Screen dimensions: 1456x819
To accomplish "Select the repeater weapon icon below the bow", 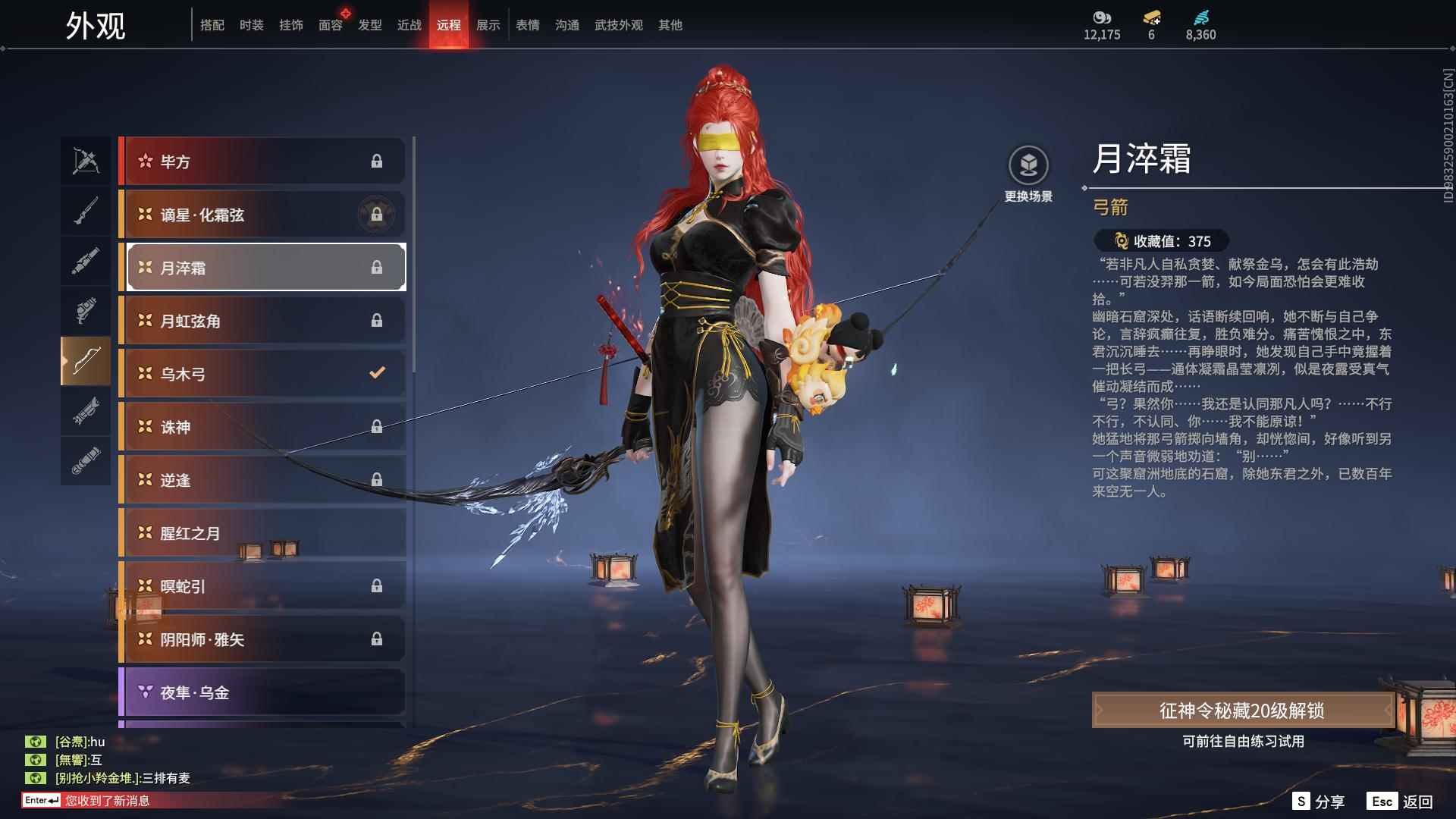I will 86,410.
